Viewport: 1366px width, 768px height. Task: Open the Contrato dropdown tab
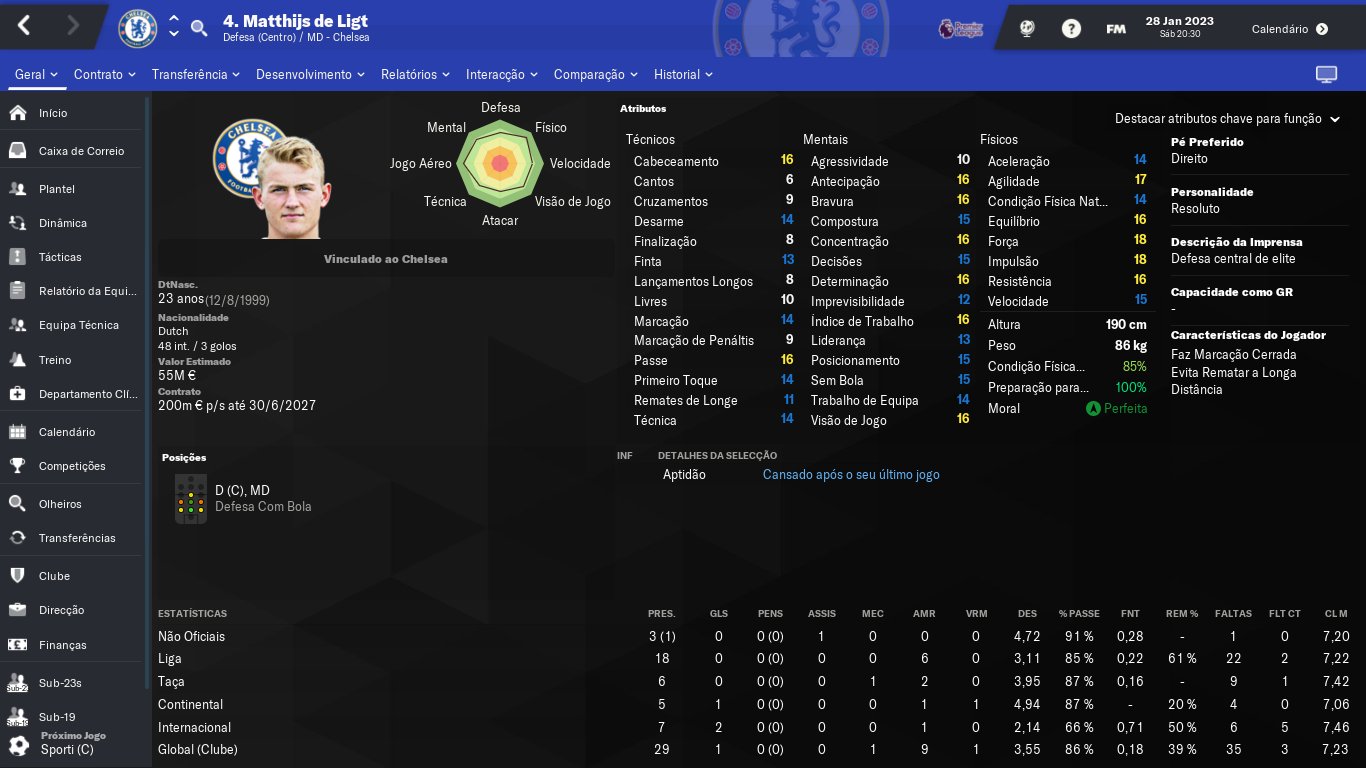pos(105,75)
